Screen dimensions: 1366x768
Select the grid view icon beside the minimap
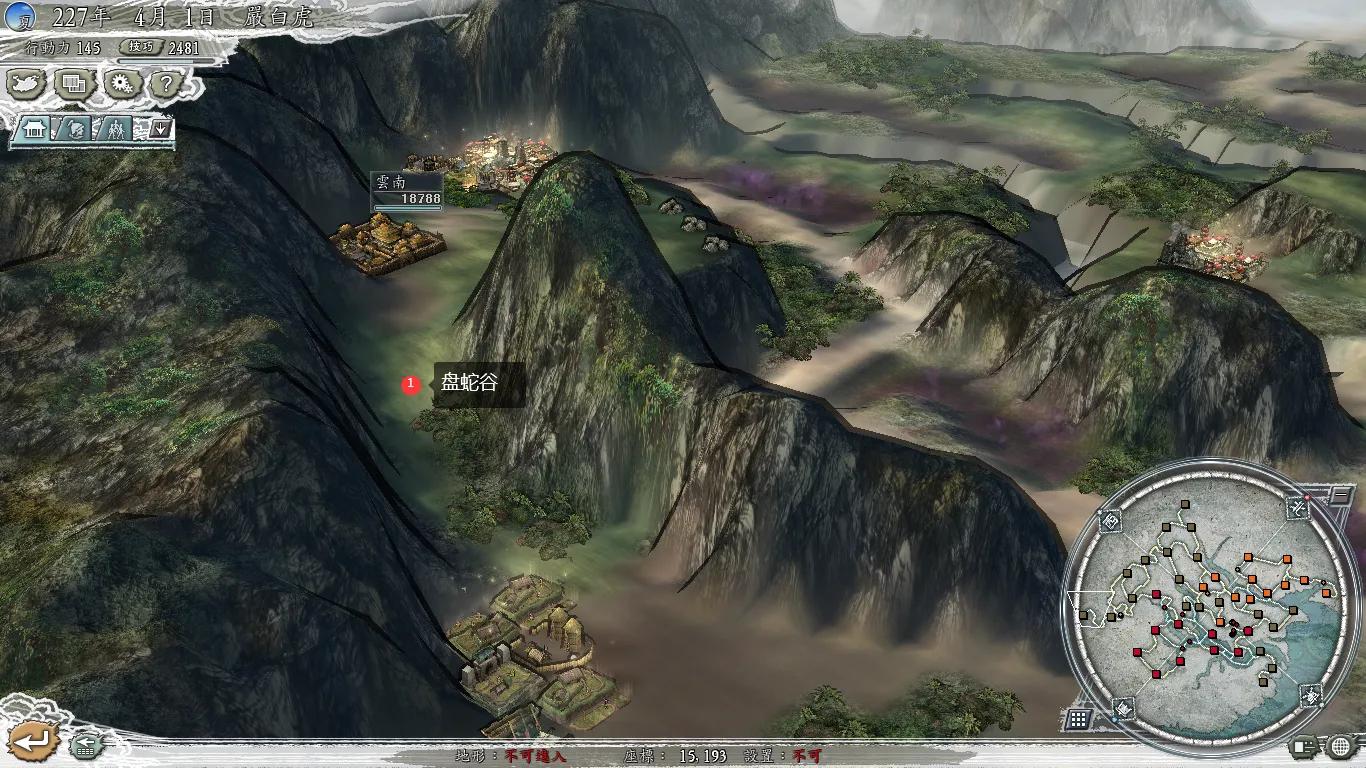coord(1079,717)
